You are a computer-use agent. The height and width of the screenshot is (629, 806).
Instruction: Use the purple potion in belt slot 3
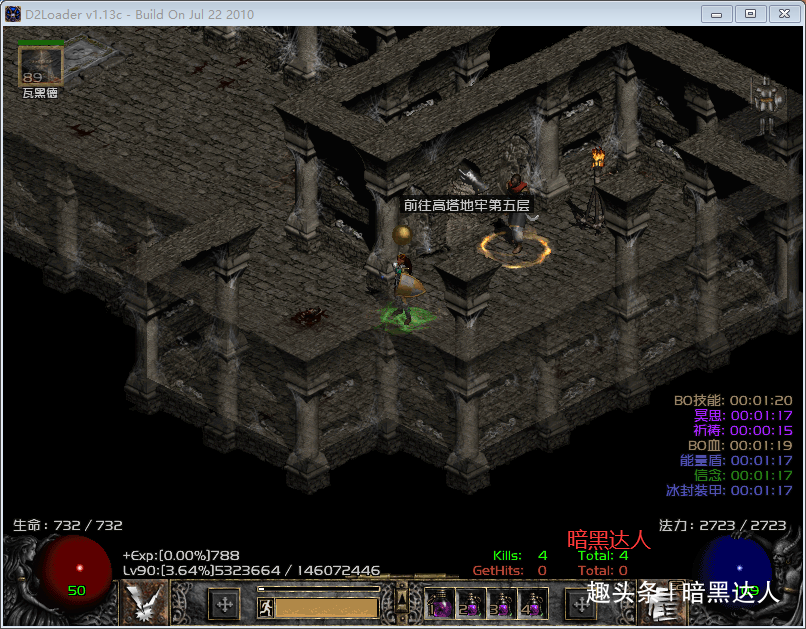pos(501,603)
